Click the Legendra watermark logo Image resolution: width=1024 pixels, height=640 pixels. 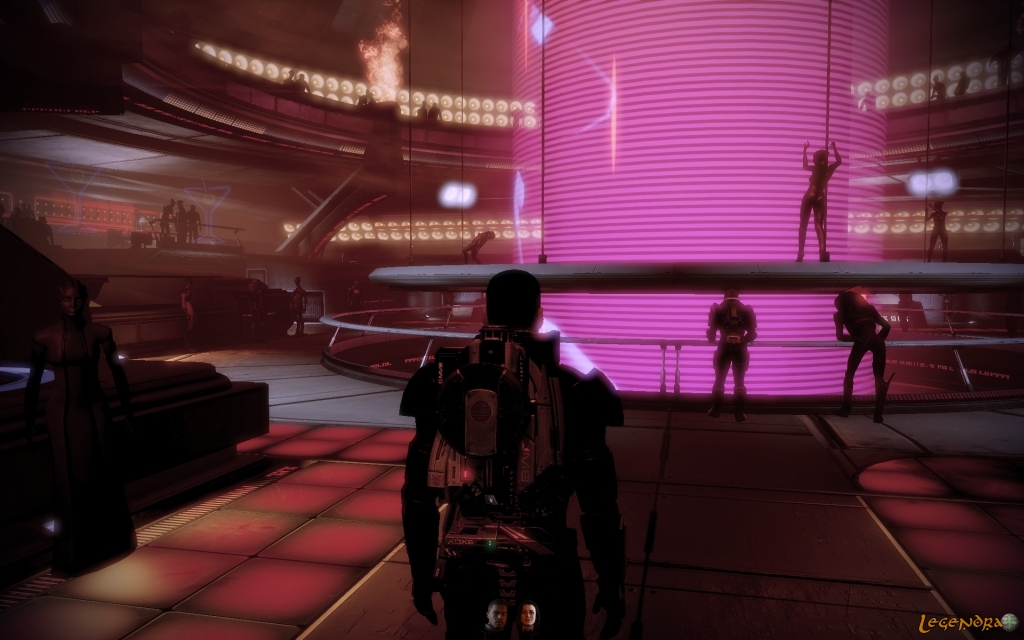(965, 621)
